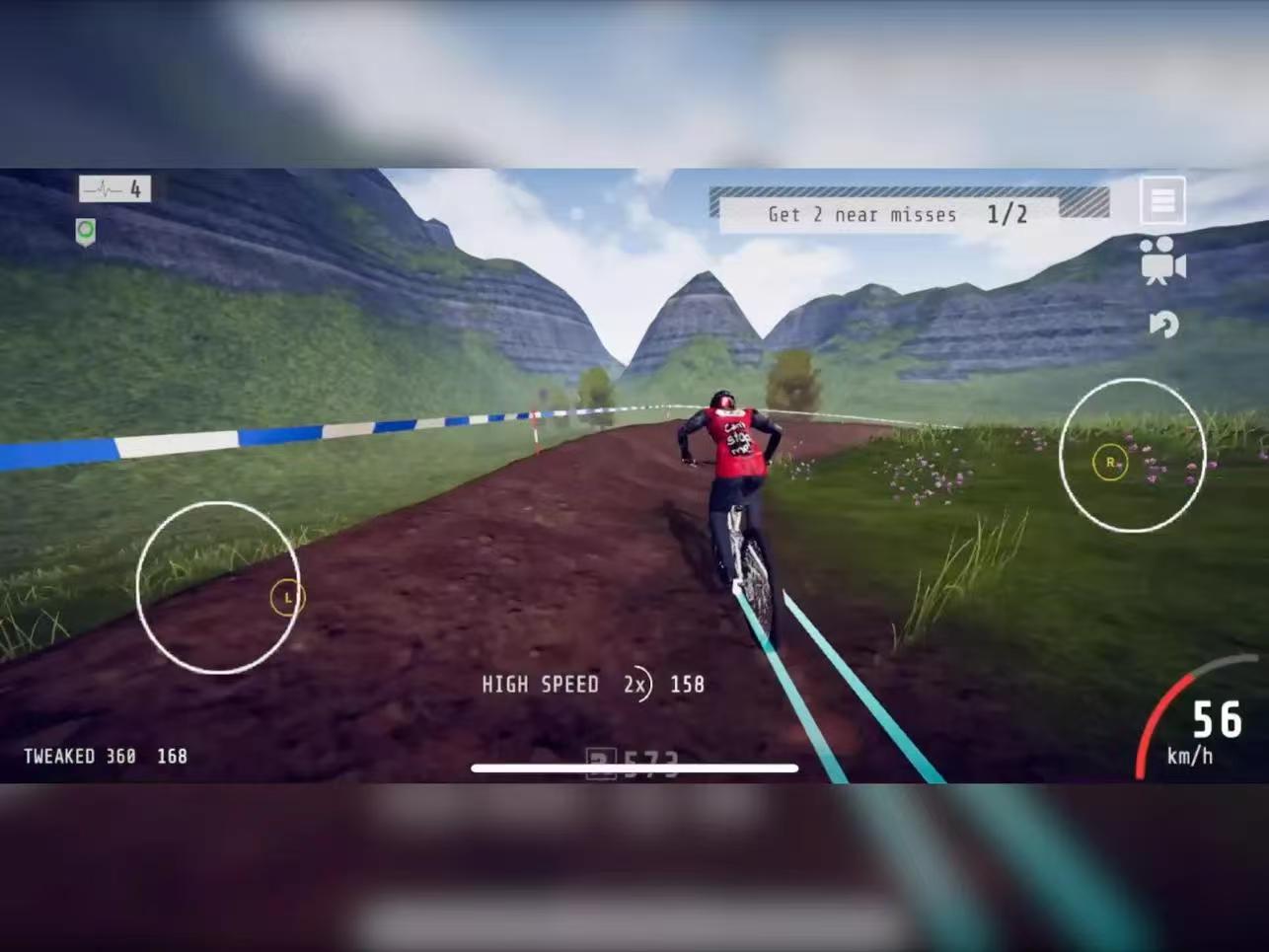1269x952 pixels.
Task: Select the green checkpoint marker icon
Action: pyautogui.click(x=86, y=232)
